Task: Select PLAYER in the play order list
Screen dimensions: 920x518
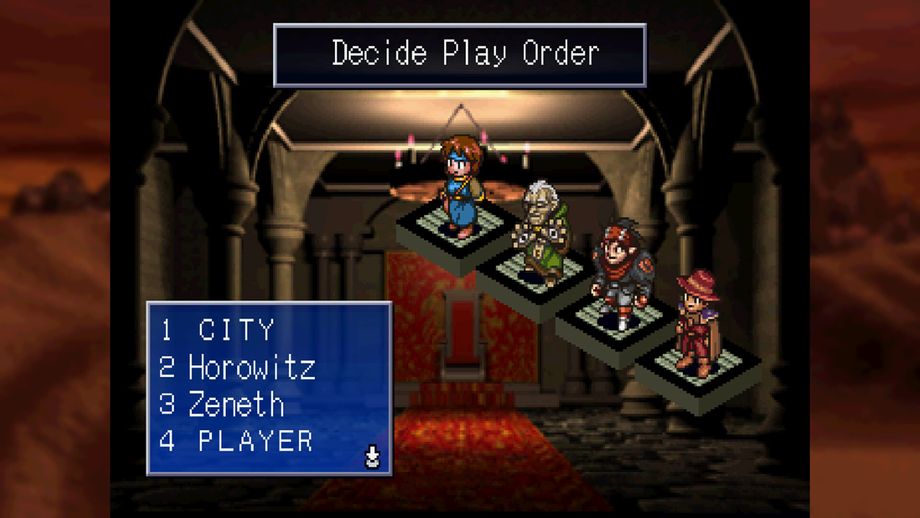Action: 255,441
